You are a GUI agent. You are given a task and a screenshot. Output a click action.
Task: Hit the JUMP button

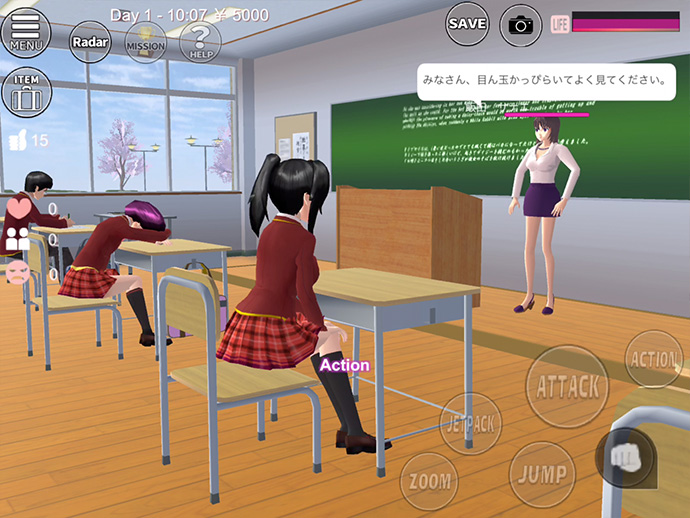[541, 473]
